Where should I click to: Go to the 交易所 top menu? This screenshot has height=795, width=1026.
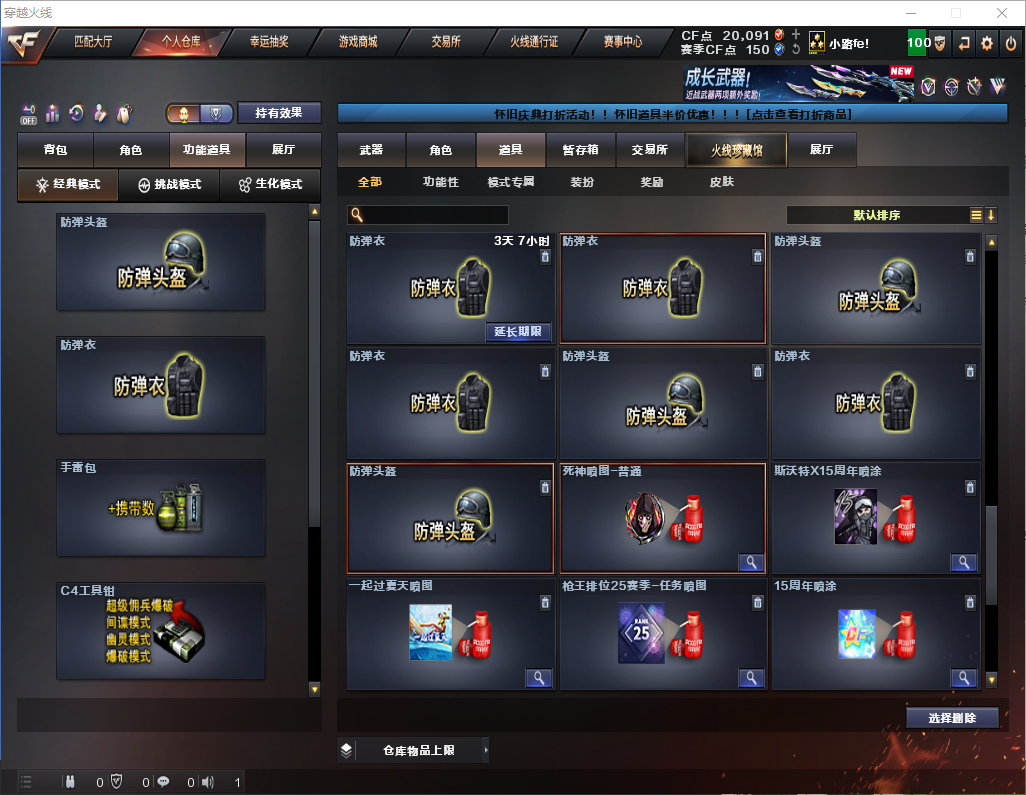click(x=446, y=42)
